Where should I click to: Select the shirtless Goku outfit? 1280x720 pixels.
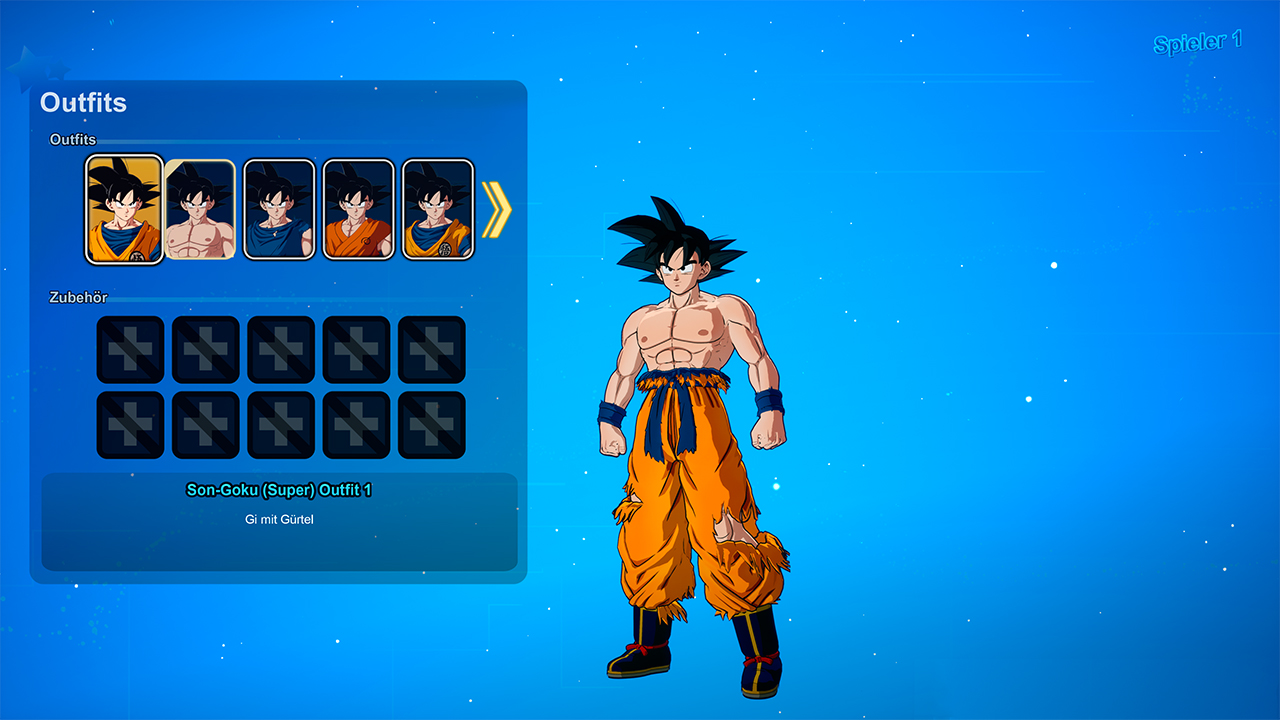coord(201,209)
